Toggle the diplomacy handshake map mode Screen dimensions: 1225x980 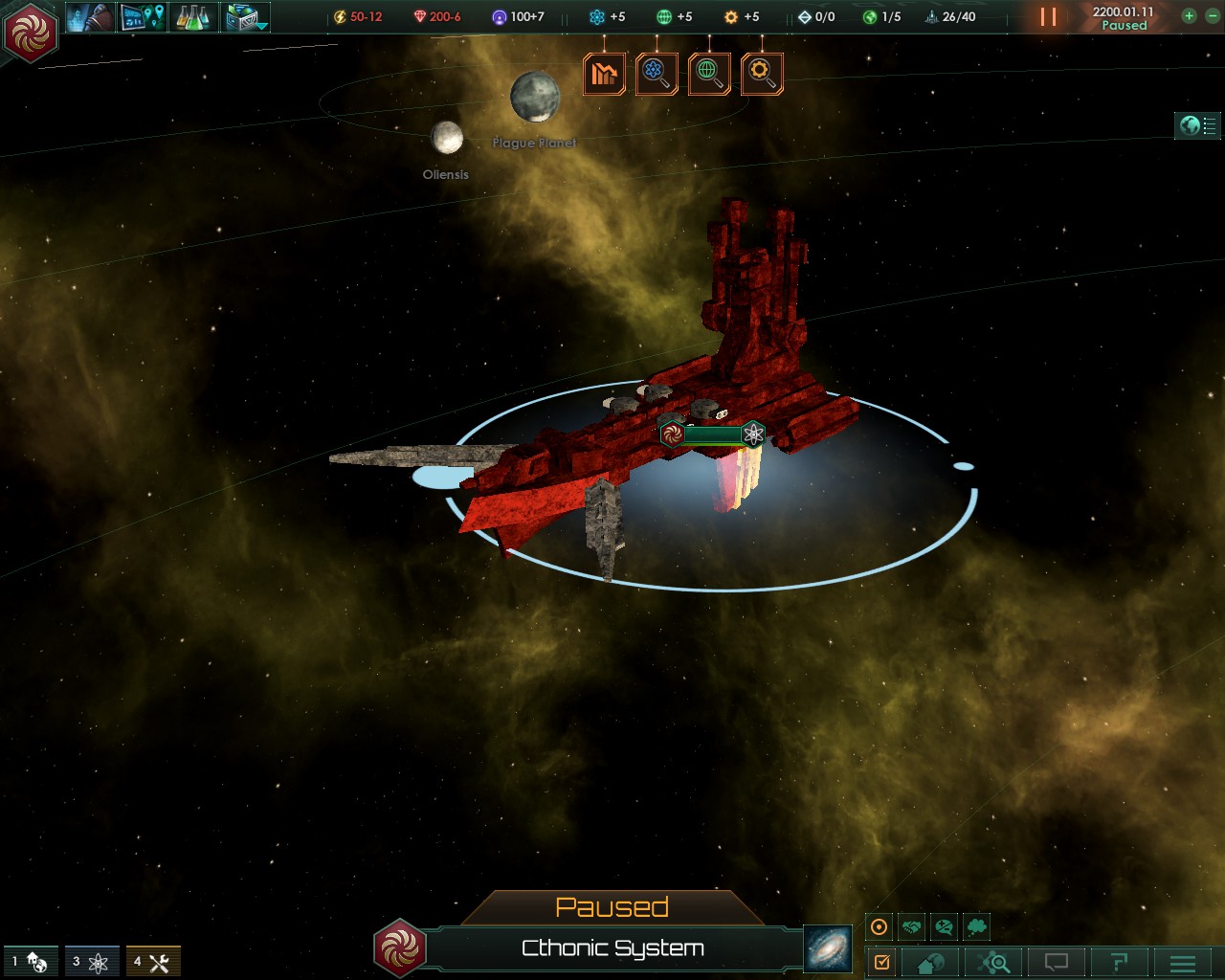click(912, 925)
